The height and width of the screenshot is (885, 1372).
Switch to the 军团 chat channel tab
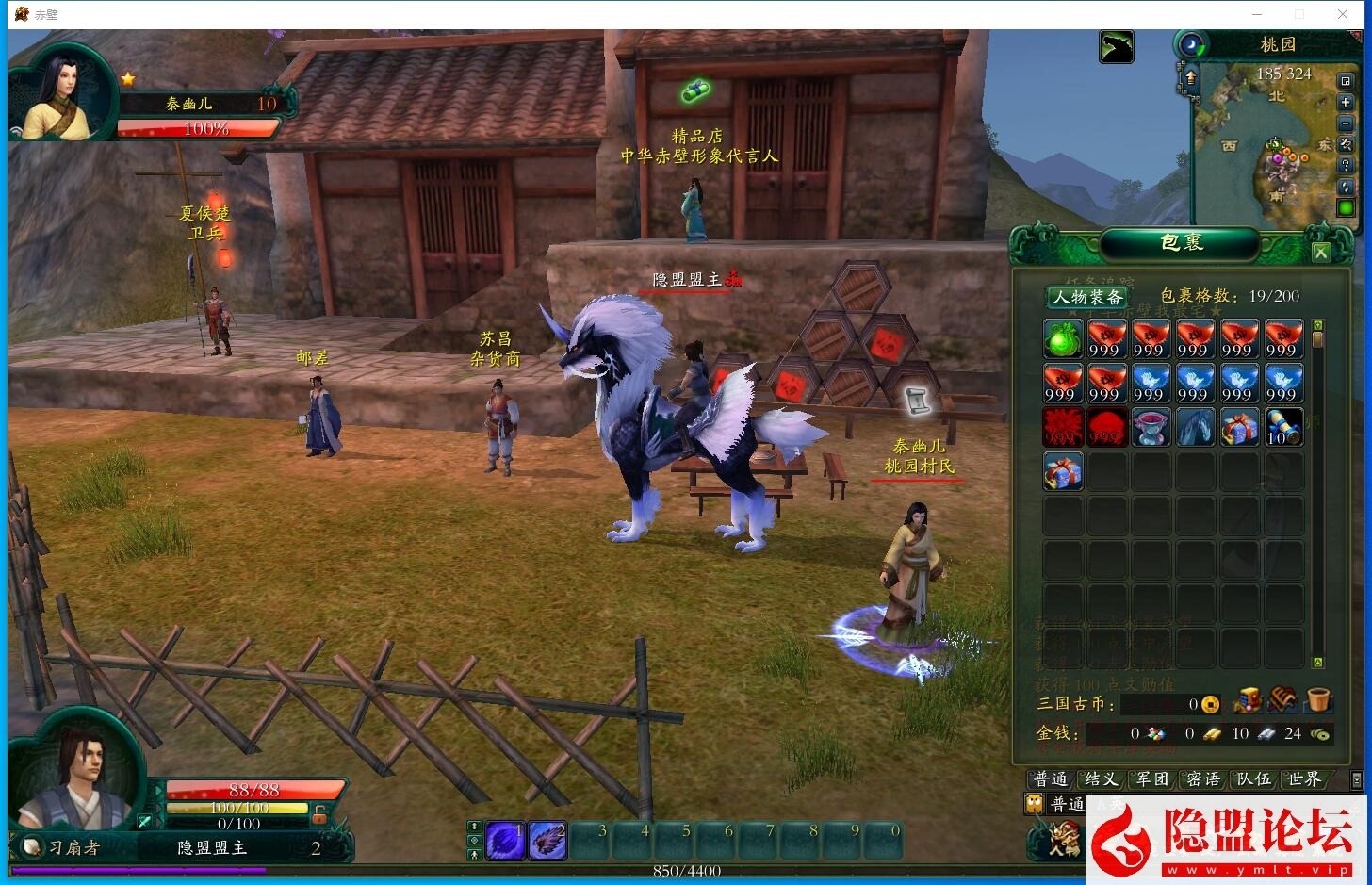[x=1151, y=779]
